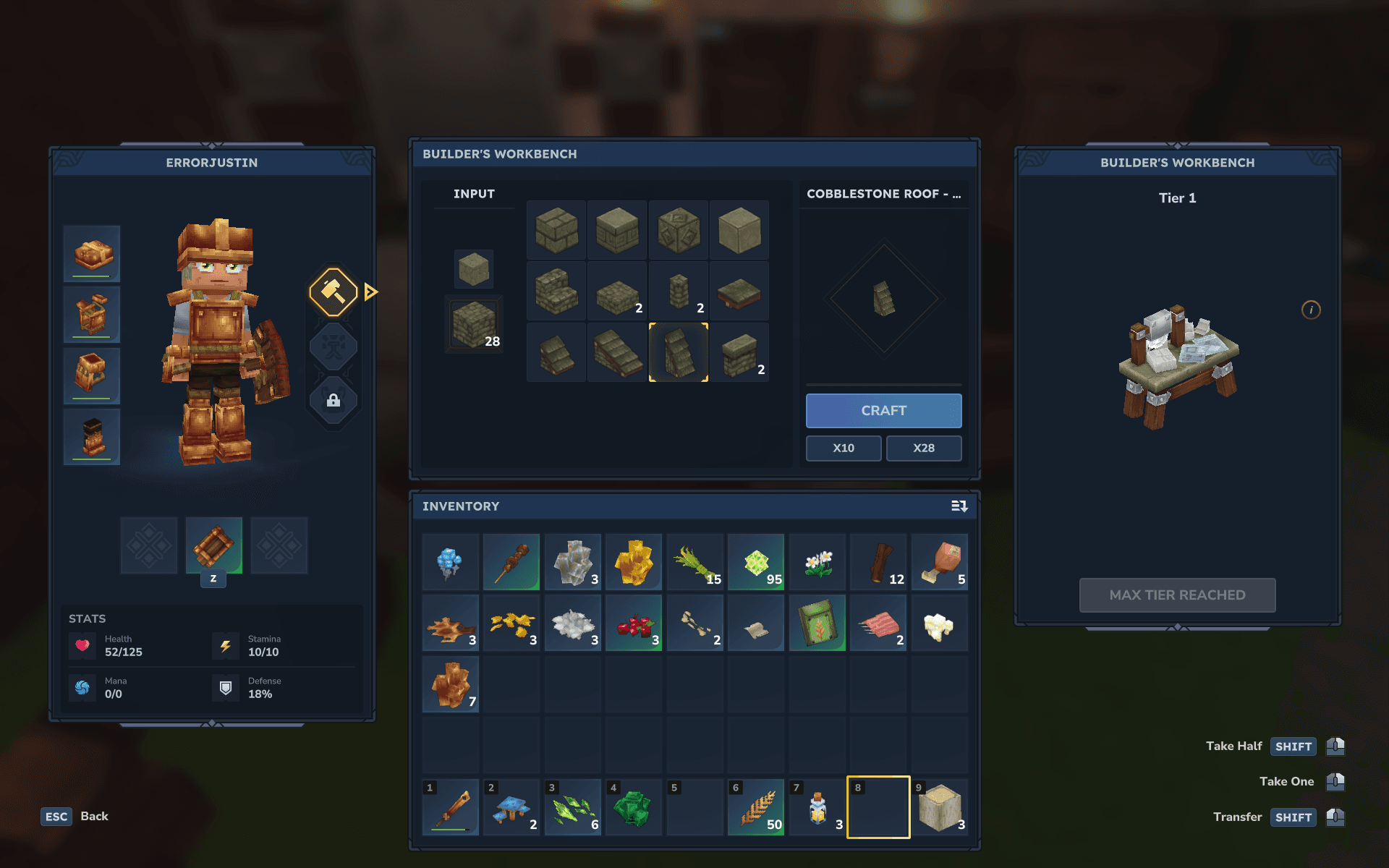The image size is (1389, 868).
Task: Click the X28 craft button
Action: (x=924, y=448)
